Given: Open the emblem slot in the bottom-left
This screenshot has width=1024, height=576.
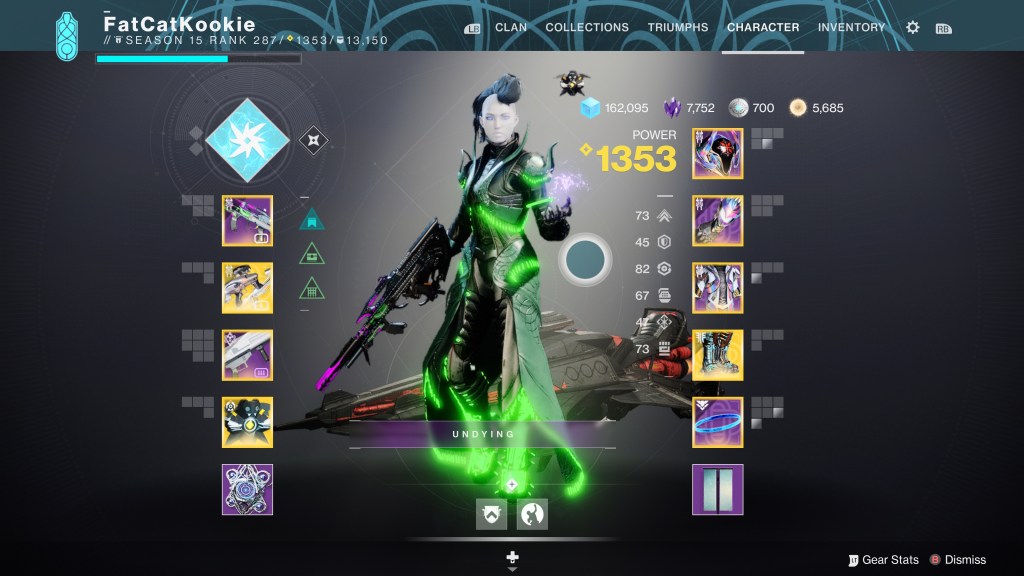Looking at the screenshot, I should coord(247,489).
